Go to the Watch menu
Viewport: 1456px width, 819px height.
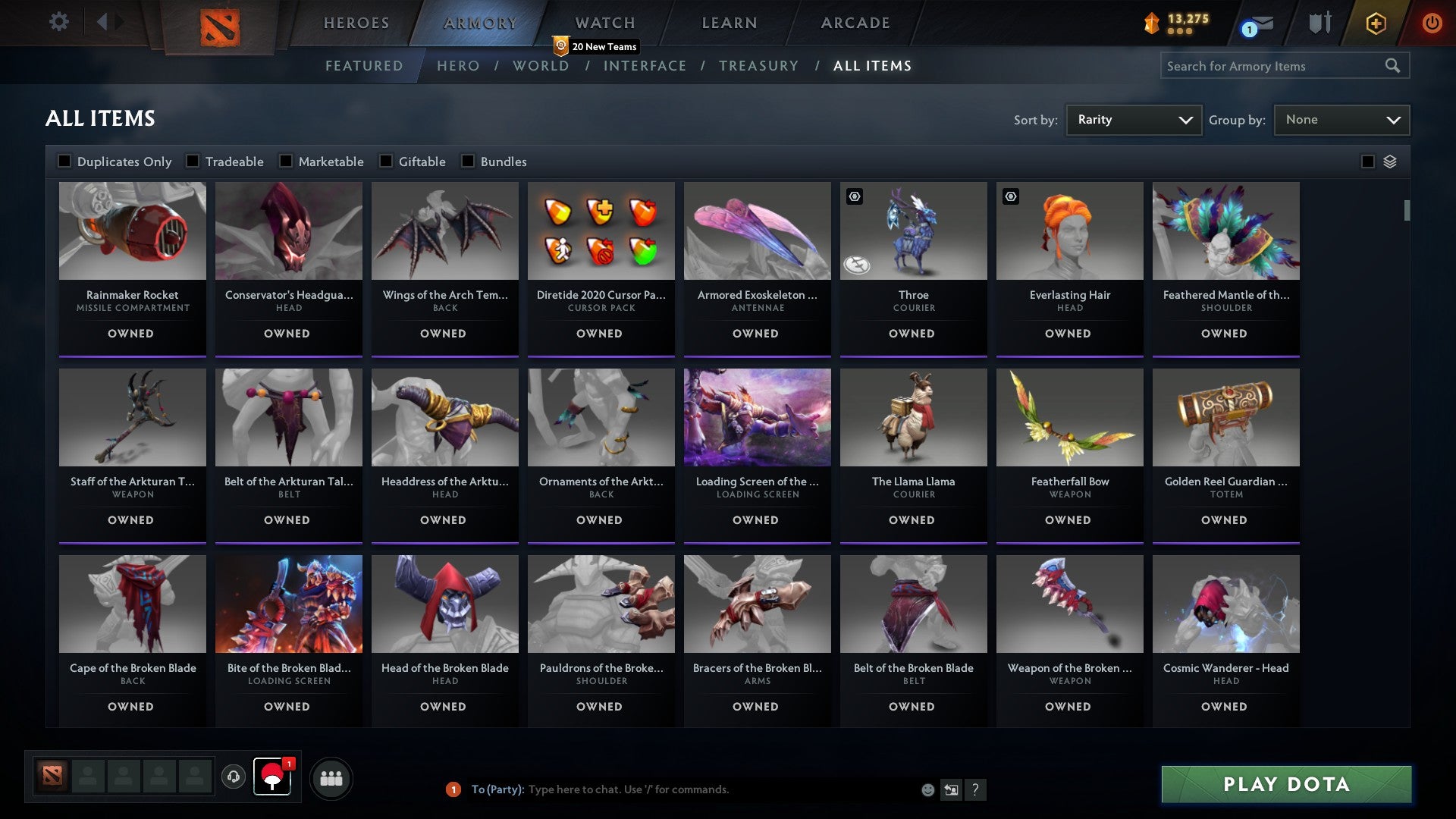click(x=604, y=23)
